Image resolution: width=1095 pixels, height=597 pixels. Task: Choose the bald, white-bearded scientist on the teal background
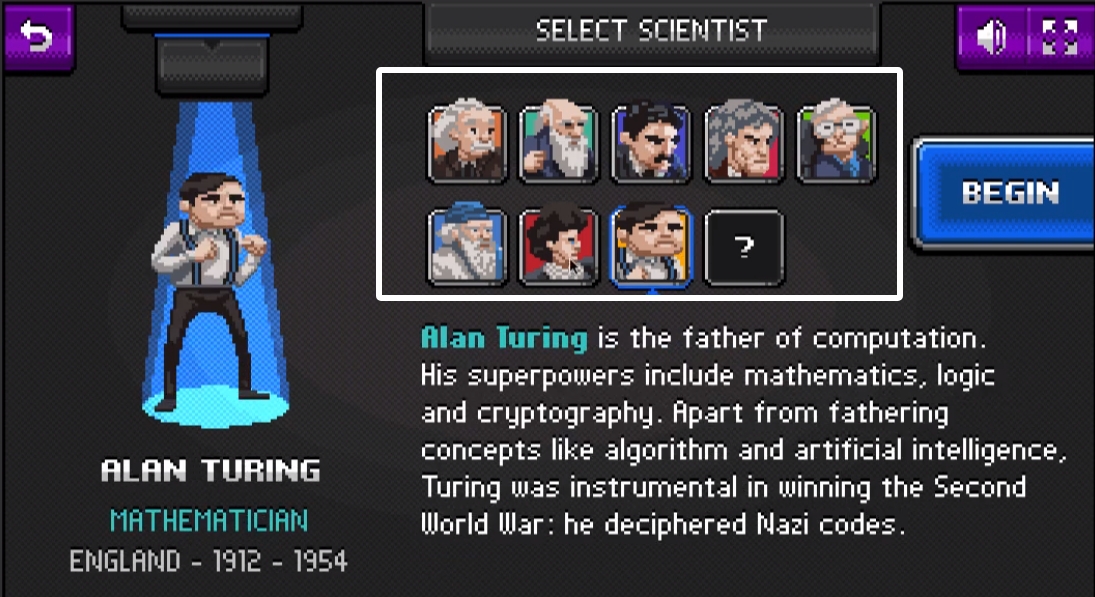click(559, 144)
